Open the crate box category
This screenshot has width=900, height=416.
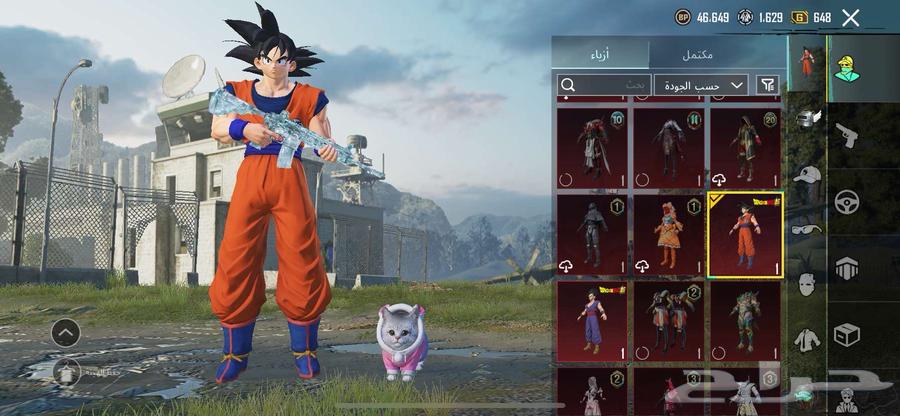(846, 335)
